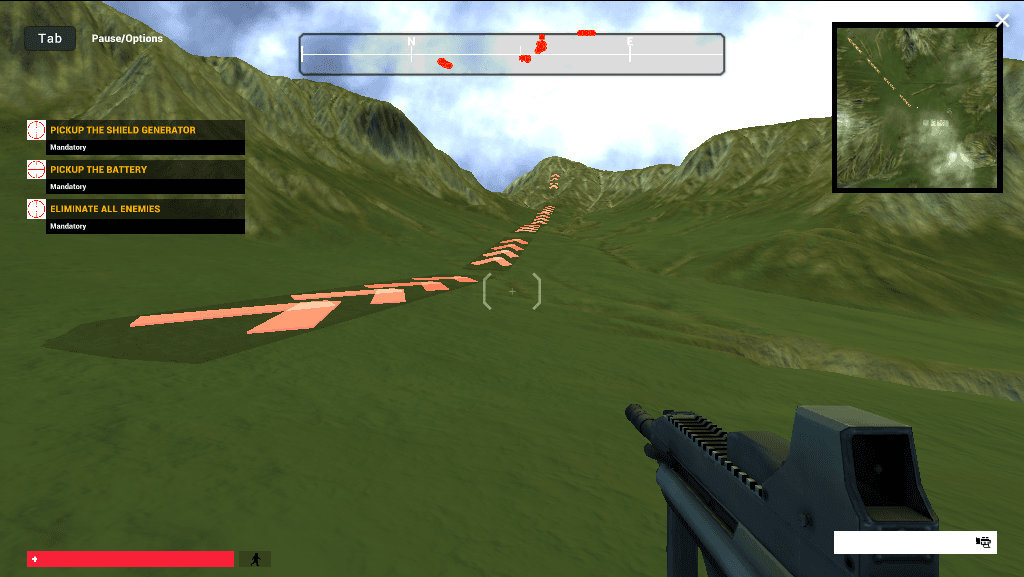Open the Pause/Options menu
The height and width of the screenshot is (577, 1024).
point(127,39)
